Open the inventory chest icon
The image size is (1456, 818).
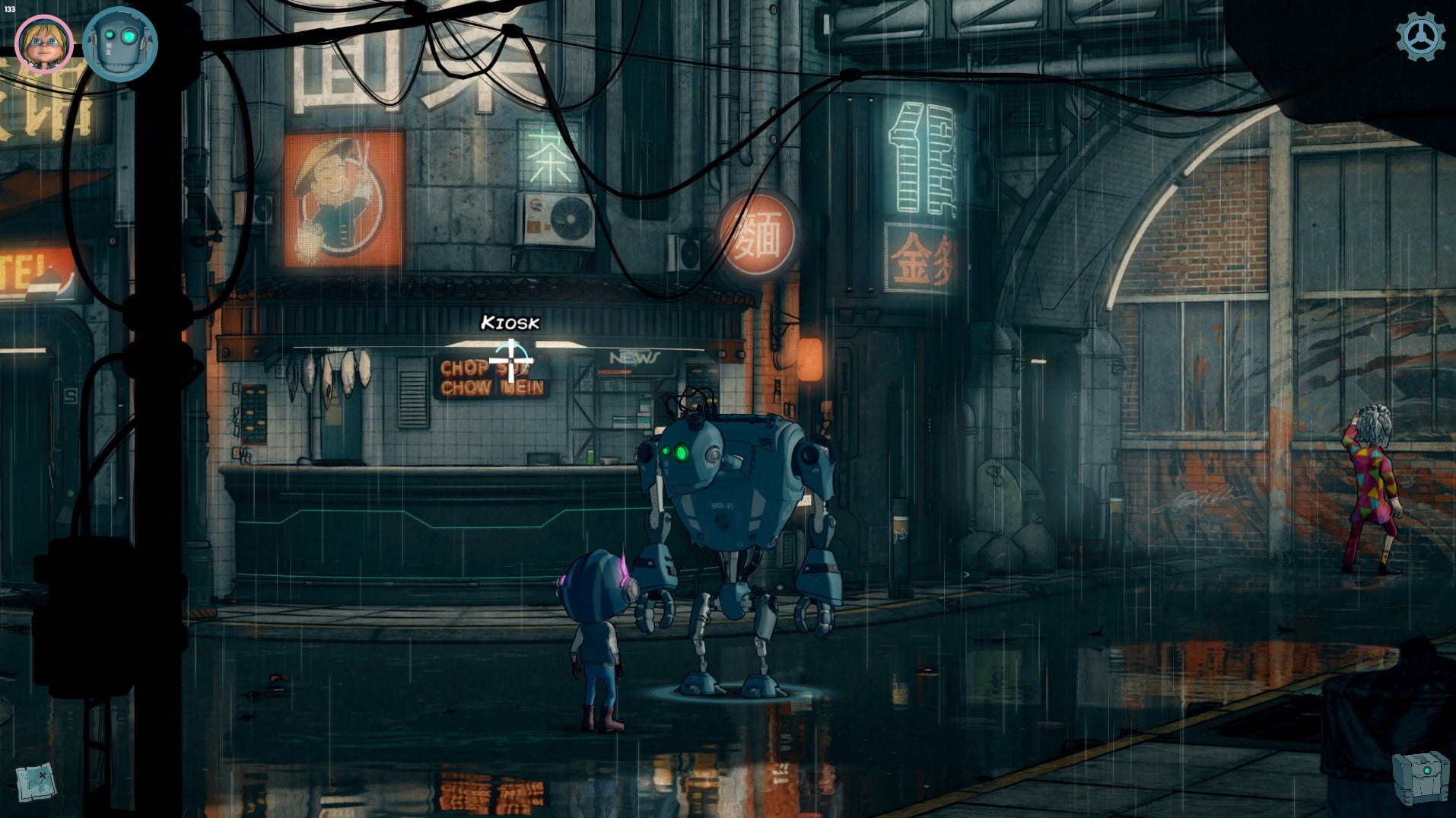pyautogui.click(x=1419, y=776)
